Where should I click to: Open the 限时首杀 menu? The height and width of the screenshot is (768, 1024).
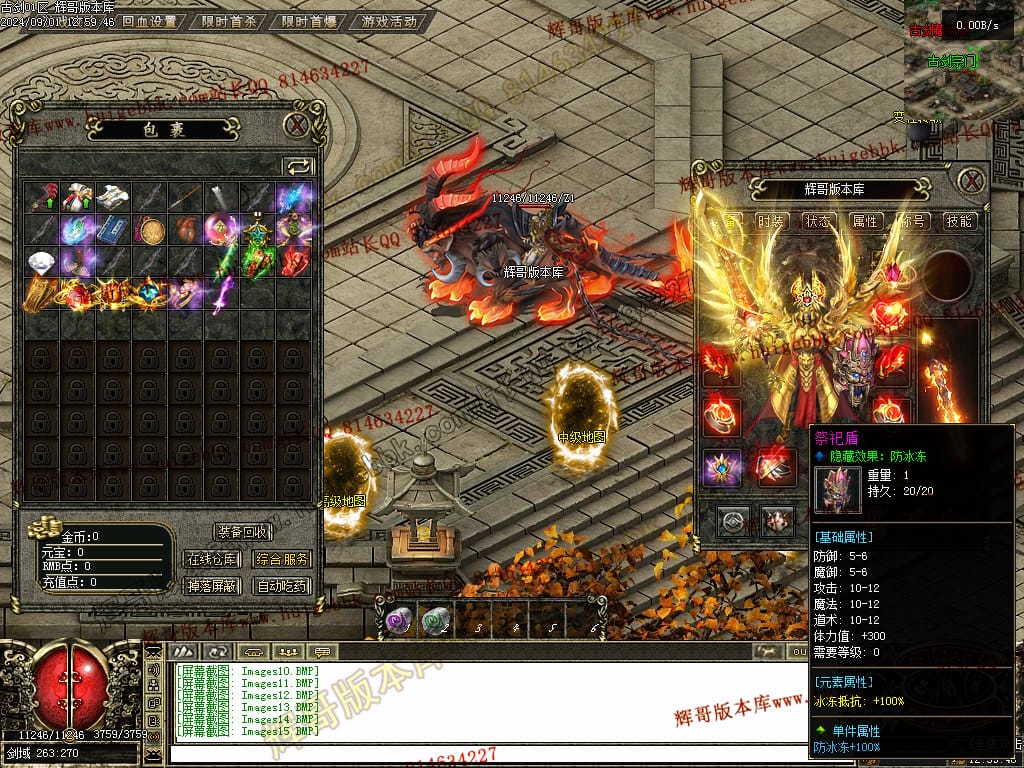pyautogui.click(x=229, y=21)
